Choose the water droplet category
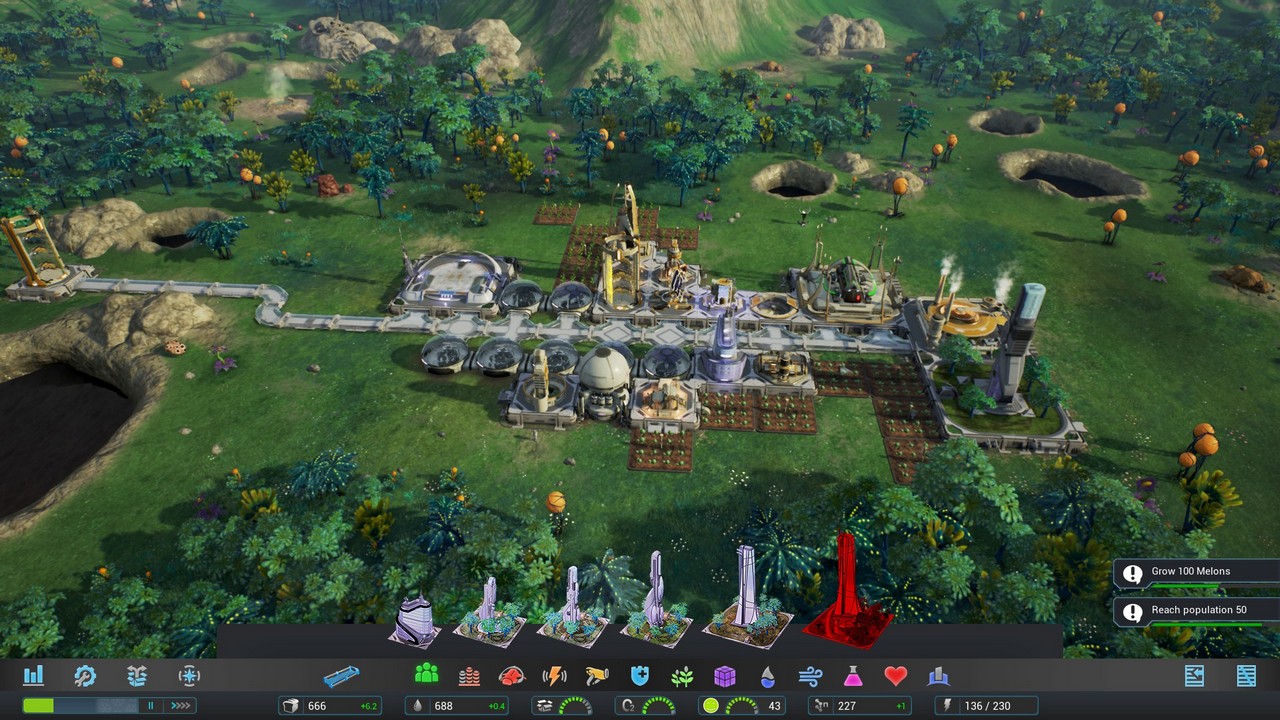Image resolution: width=1280 pixels, height=720 pixels. click(767, 676)
